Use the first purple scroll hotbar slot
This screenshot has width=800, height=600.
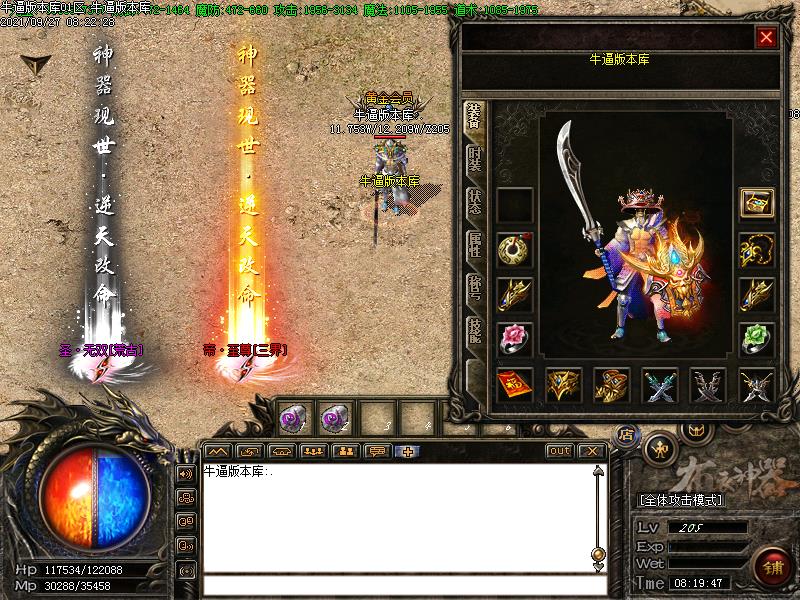[292, 416]
